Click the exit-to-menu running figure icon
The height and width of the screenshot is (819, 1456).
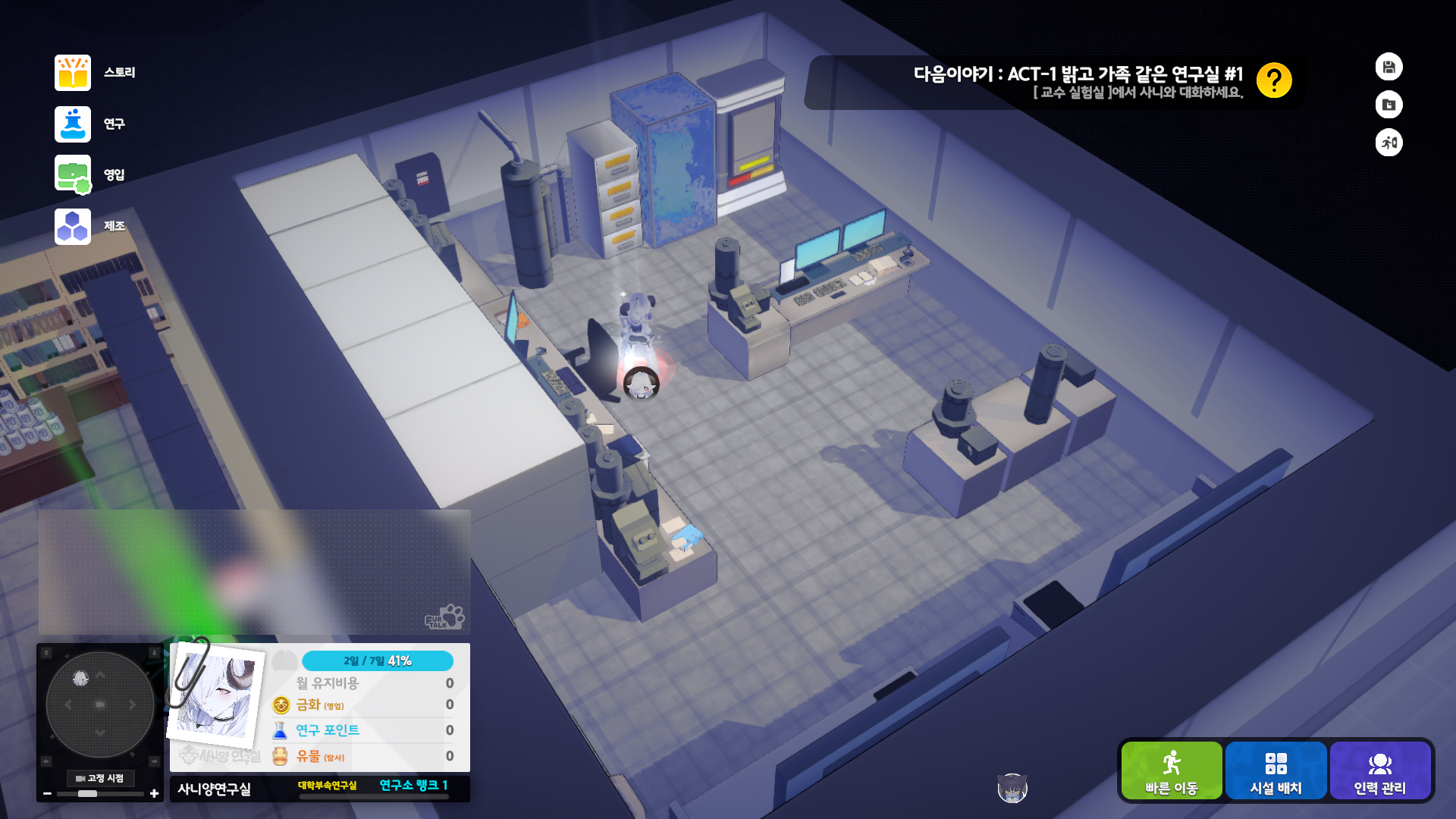(1389, 143)
